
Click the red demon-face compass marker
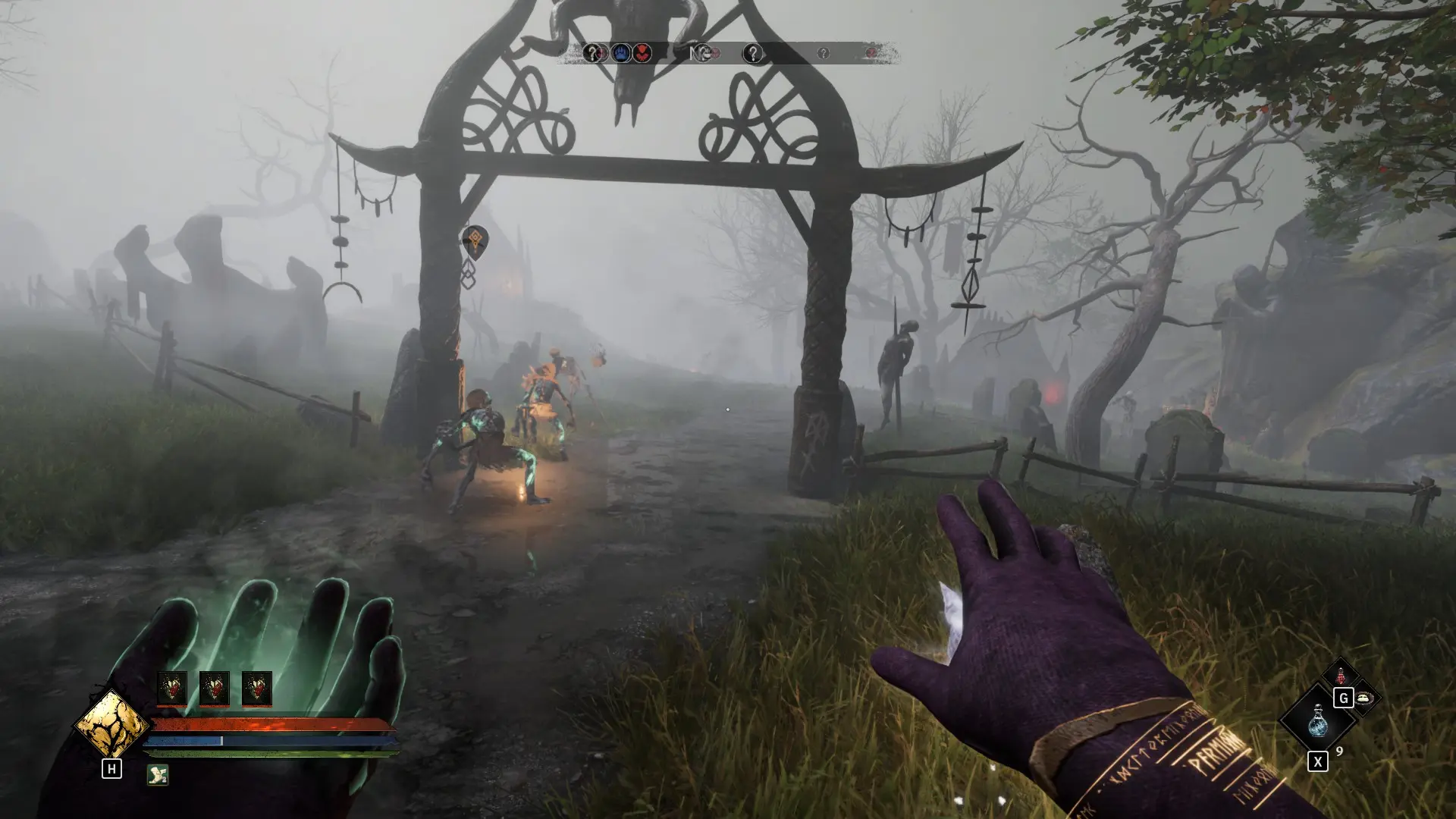click(x=642, y=53)
